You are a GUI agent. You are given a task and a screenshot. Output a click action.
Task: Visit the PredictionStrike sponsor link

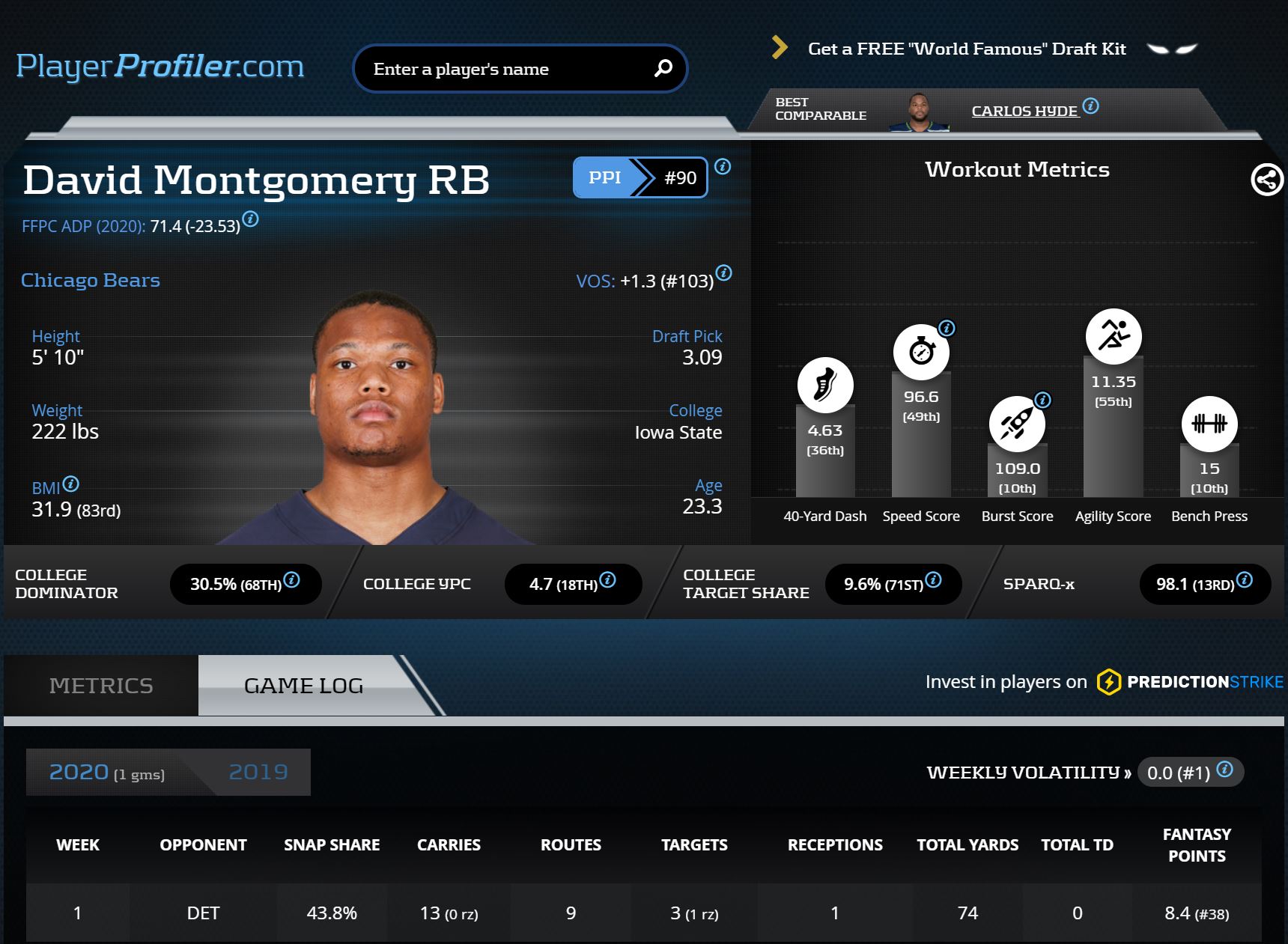tap(1191, 682)
